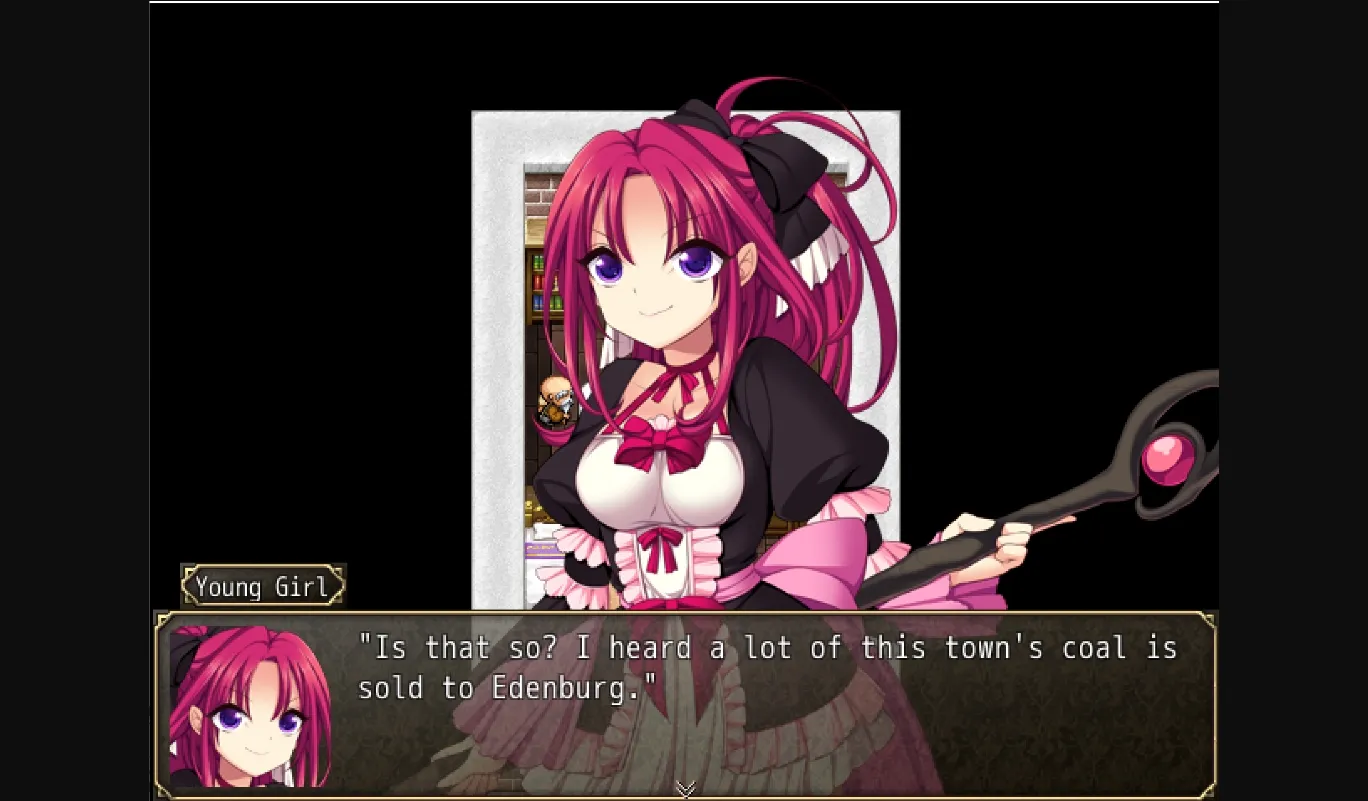Click the pink orb on the magic staff
This screenshot has width=1368, height=801.
click(1168, 457)
